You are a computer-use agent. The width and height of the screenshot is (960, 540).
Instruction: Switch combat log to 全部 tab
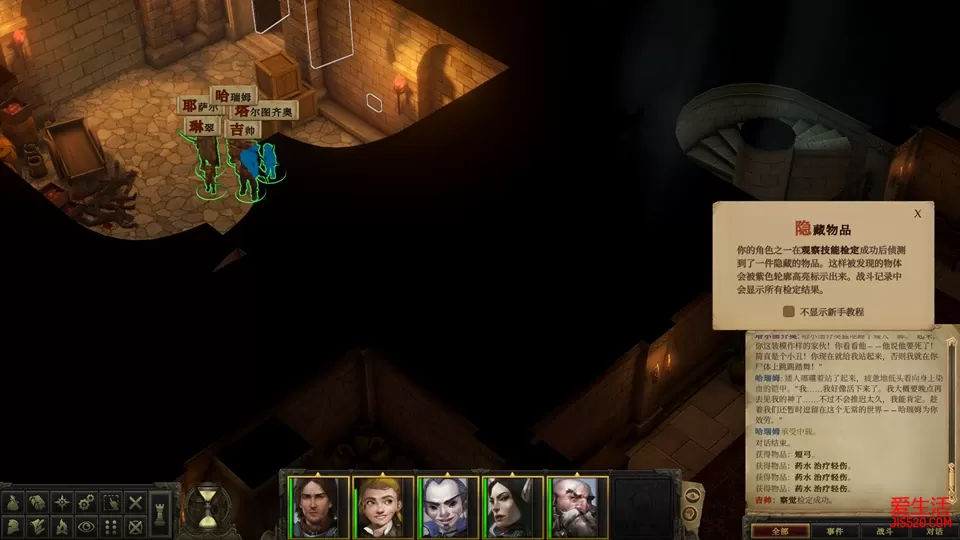click(780, 530)
